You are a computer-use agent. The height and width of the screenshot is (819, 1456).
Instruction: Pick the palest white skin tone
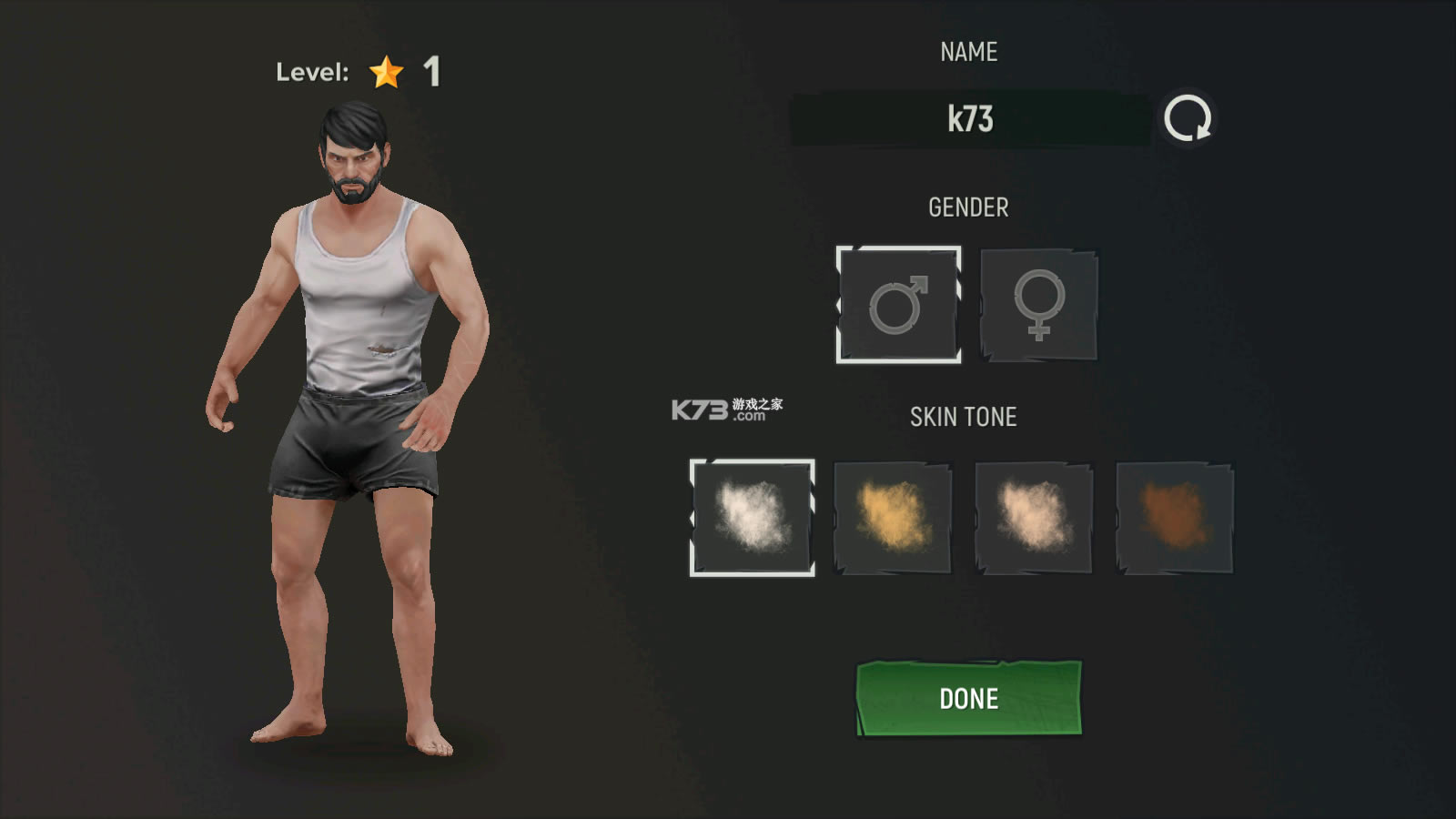click(x=752, y=518)
